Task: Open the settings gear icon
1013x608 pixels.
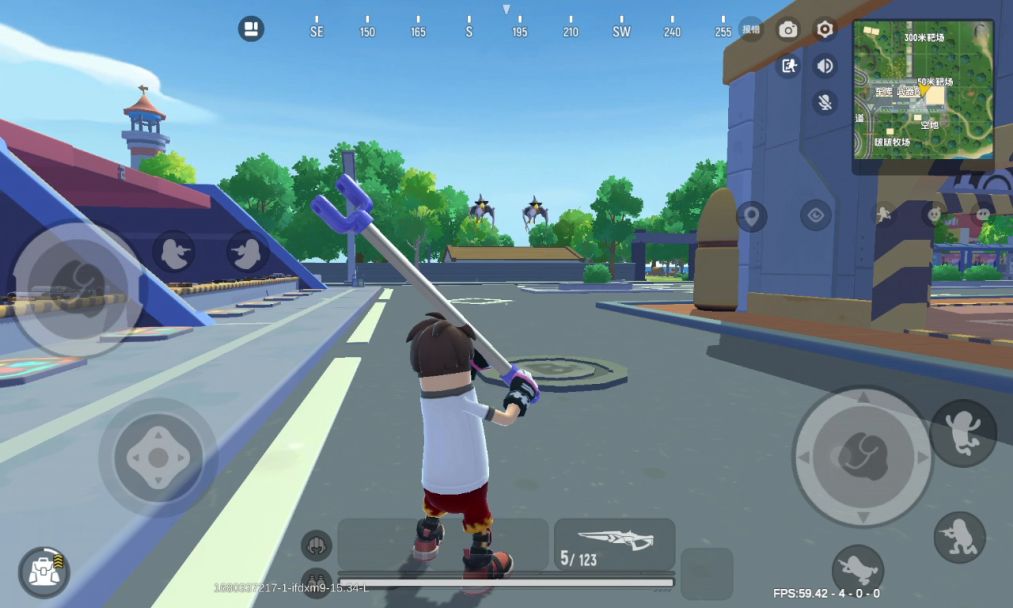Action: (825, 29)
